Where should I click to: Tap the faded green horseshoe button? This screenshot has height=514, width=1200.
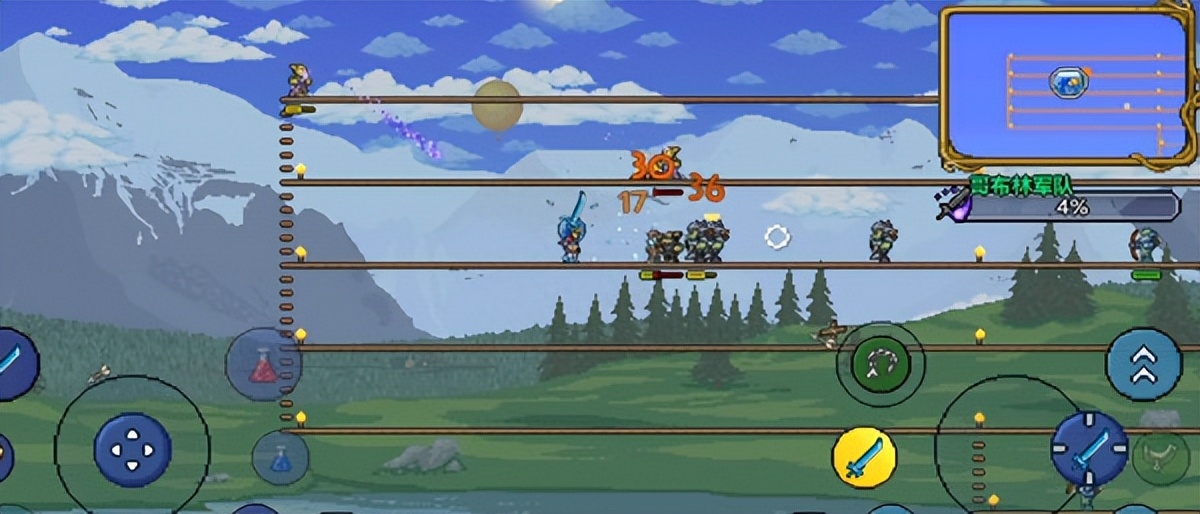pos(1160,458)
